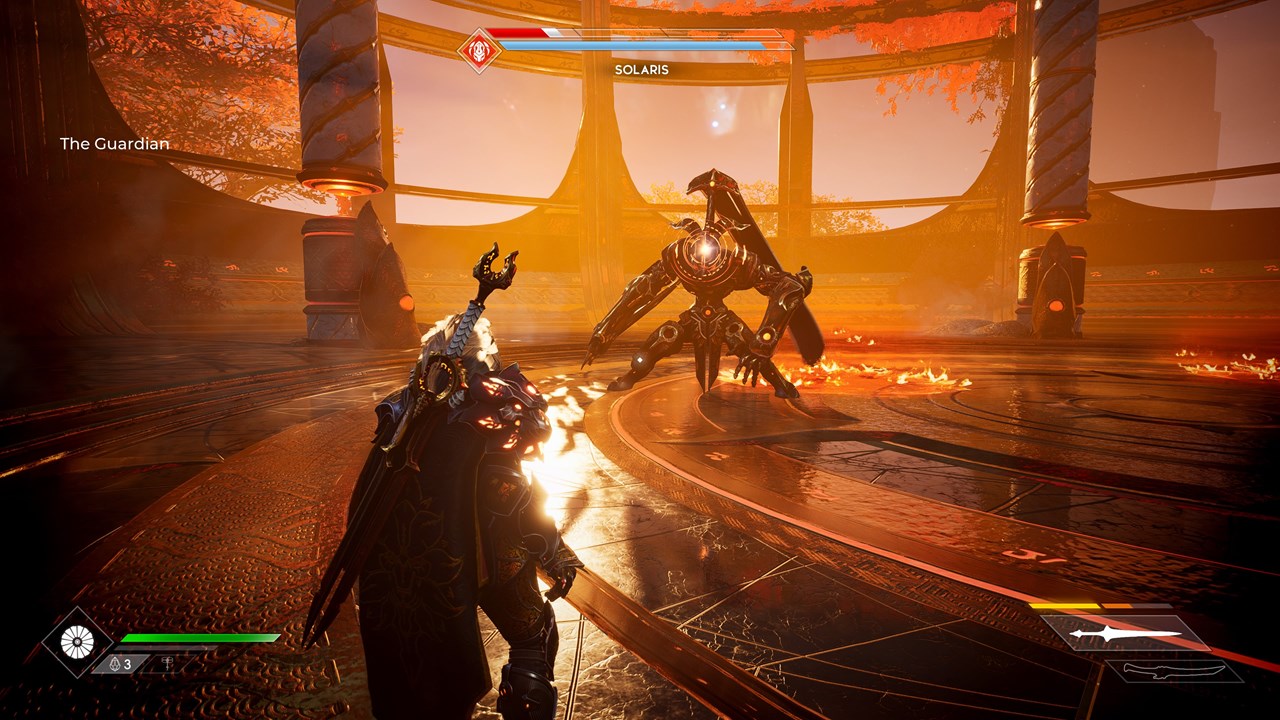Switch to the outlined secondary blade slot
Viewport: 1280px width, 720px height.
pyautogui.click(x=1173, y=670)
